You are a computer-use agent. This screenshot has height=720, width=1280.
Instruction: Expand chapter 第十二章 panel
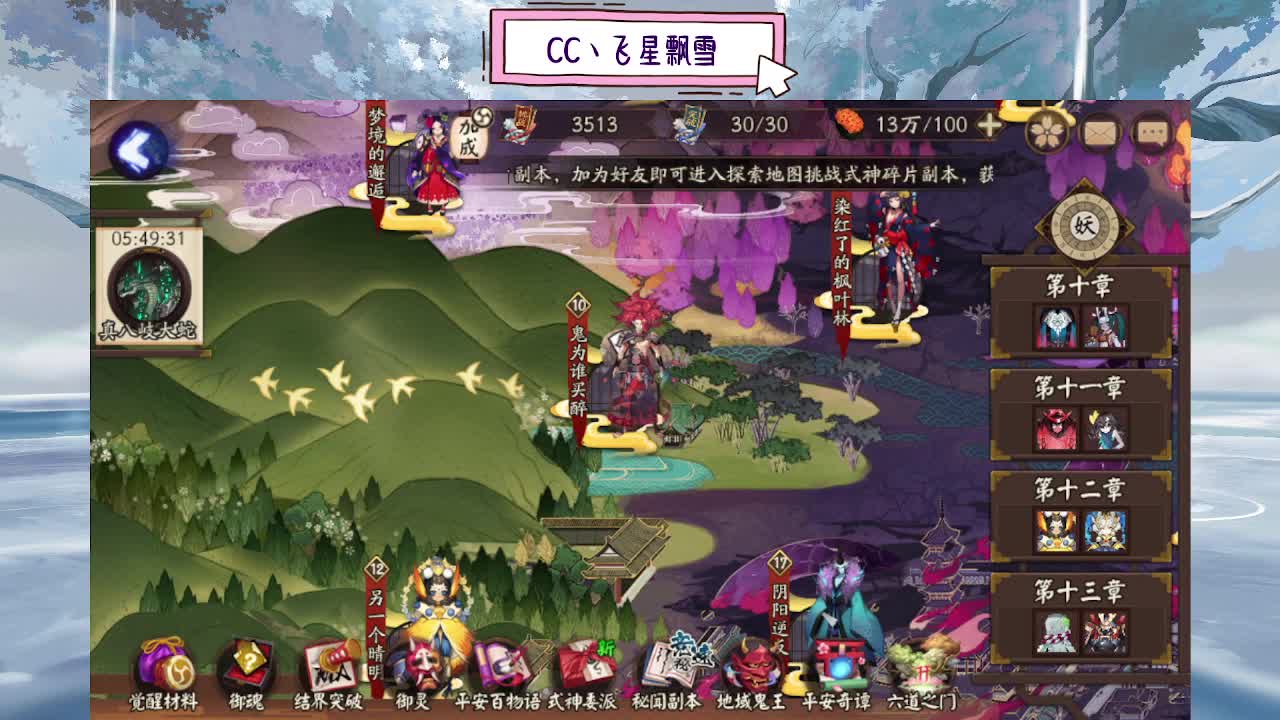tap(1078, 489)
